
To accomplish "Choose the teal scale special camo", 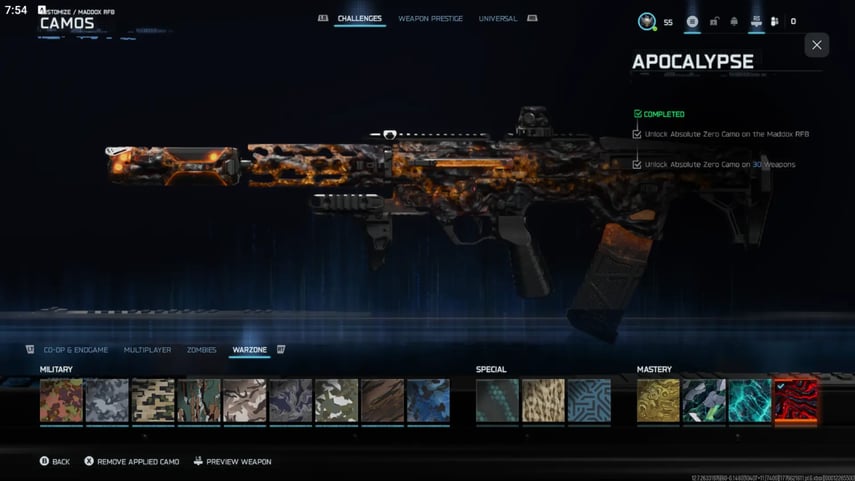I will (497, 400).
